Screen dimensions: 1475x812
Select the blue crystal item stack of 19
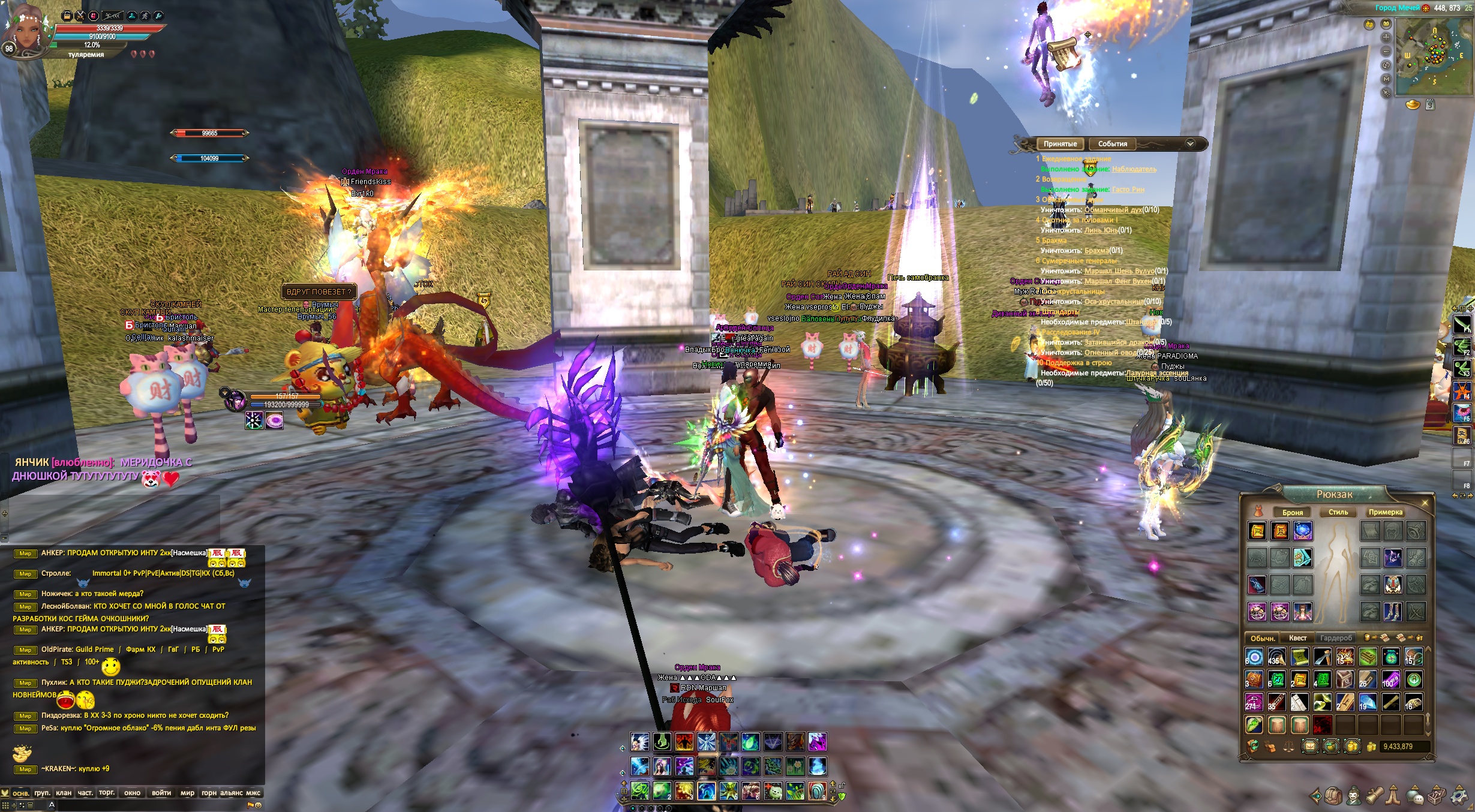coord(1368,702)
